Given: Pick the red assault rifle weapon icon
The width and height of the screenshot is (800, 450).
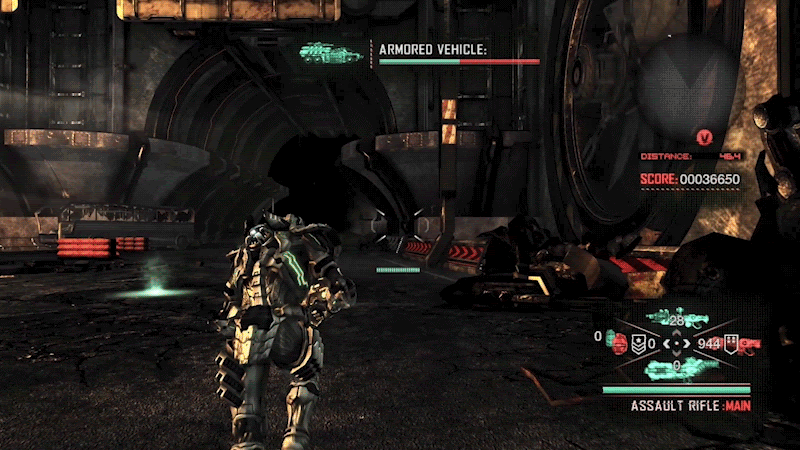Looking at the screenshot, I should pos(749,343).
